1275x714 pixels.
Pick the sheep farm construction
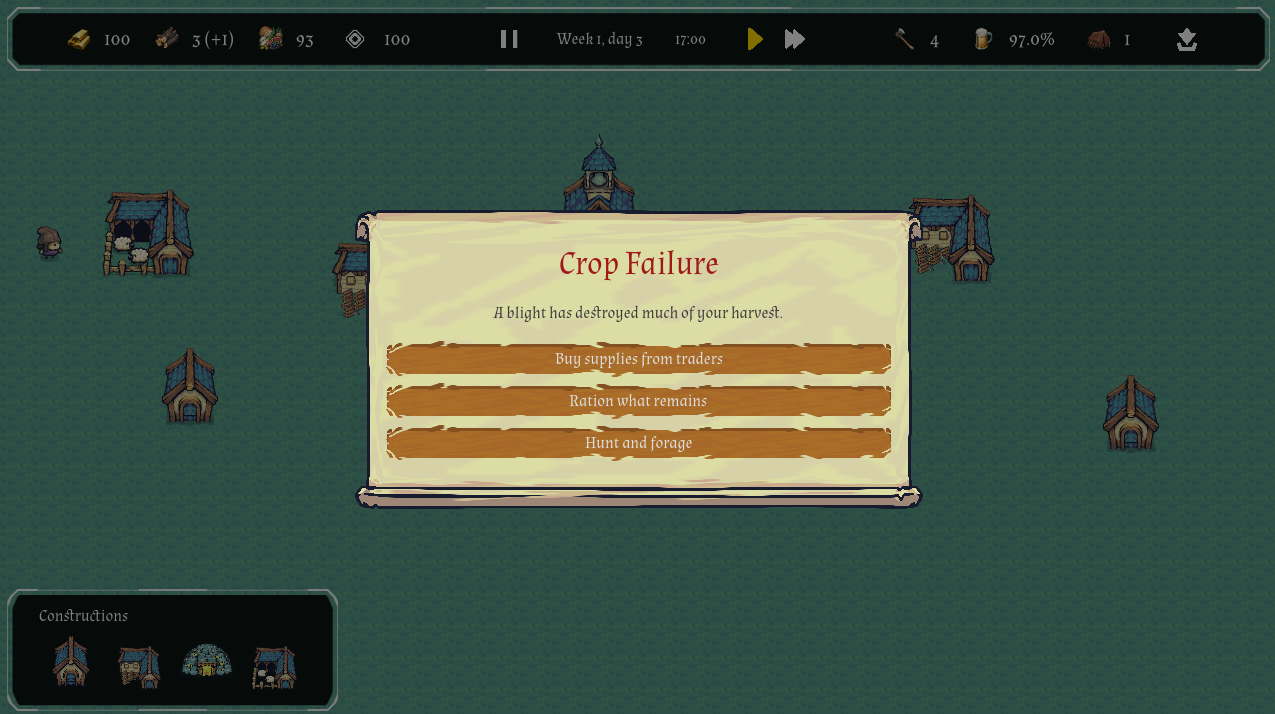click(x=274, y=667)
